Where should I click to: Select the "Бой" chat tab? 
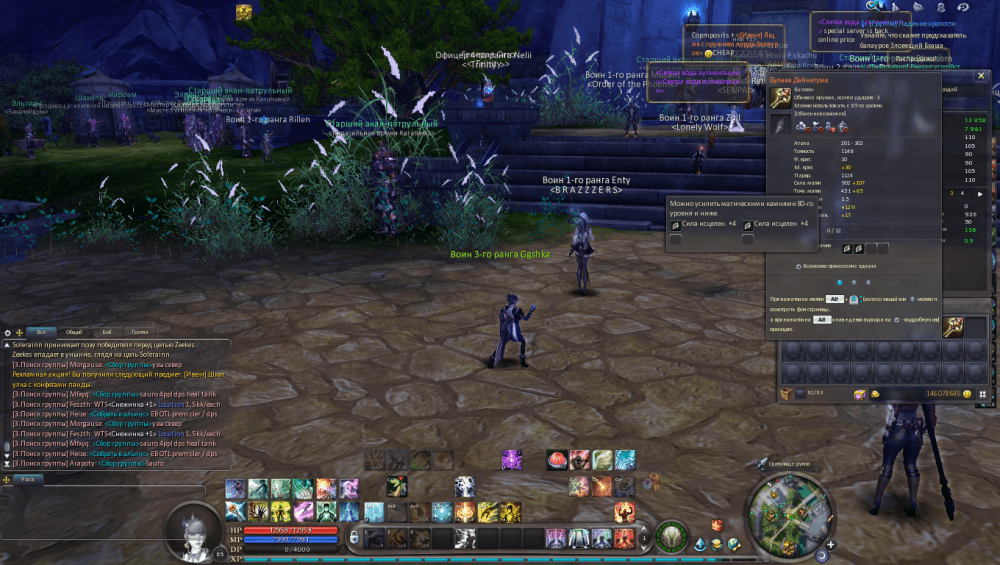107,331
